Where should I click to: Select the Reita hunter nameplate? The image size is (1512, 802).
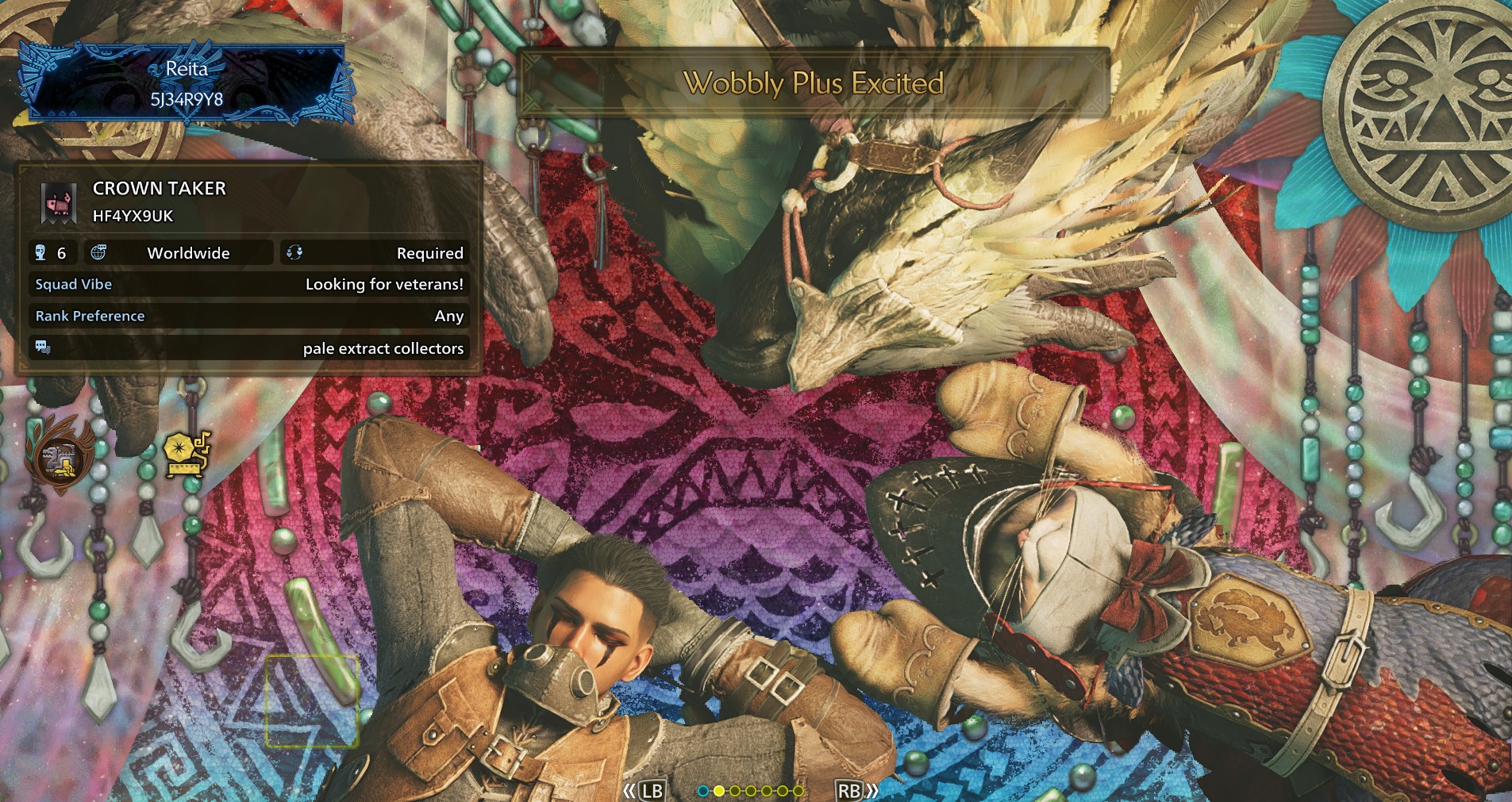pos(187,83)
